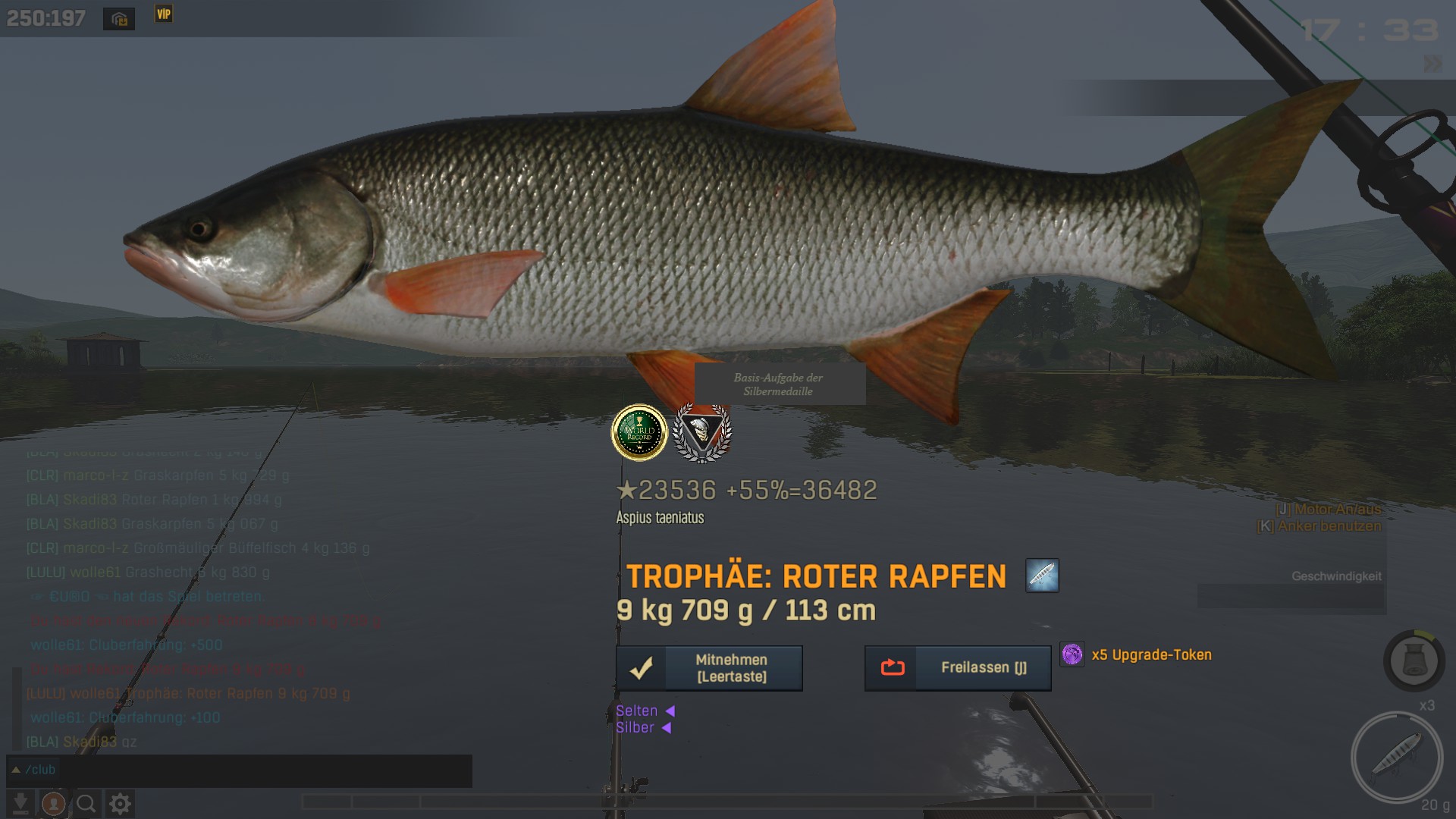The height and width of the screenshot is (819, 1456).
Task: Click the purple Upgrade-Token icon
Action: pos(1072,654)
